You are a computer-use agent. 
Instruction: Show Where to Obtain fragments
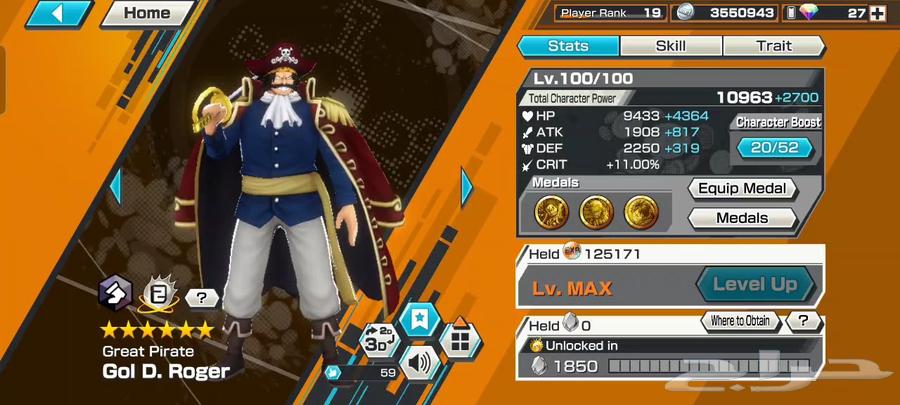pyautogui.click(x=739, y=321)
